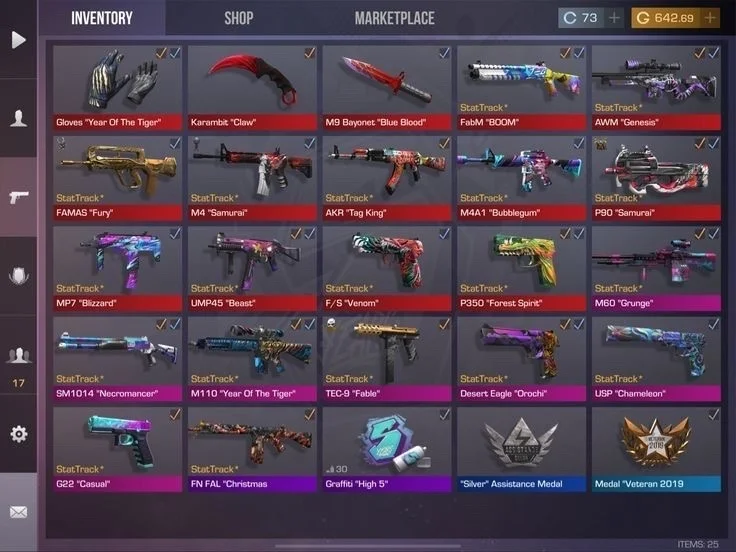Add gold with the orange plus button
Viewport: 736px width, 552px height.
[710, 18]
